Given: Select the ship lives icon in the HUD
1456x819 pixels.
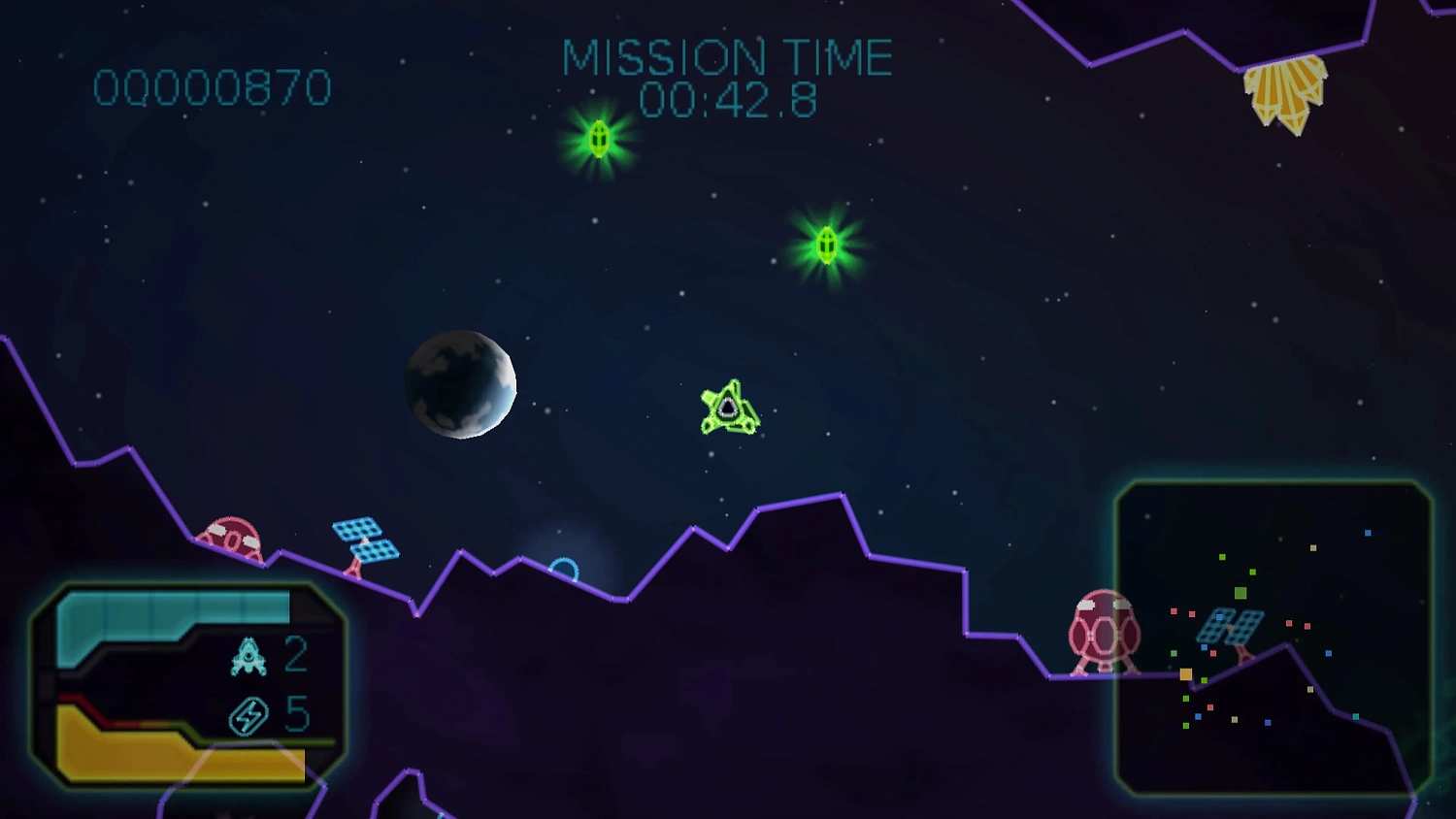Looking at the screenshot, I should 248,657.
